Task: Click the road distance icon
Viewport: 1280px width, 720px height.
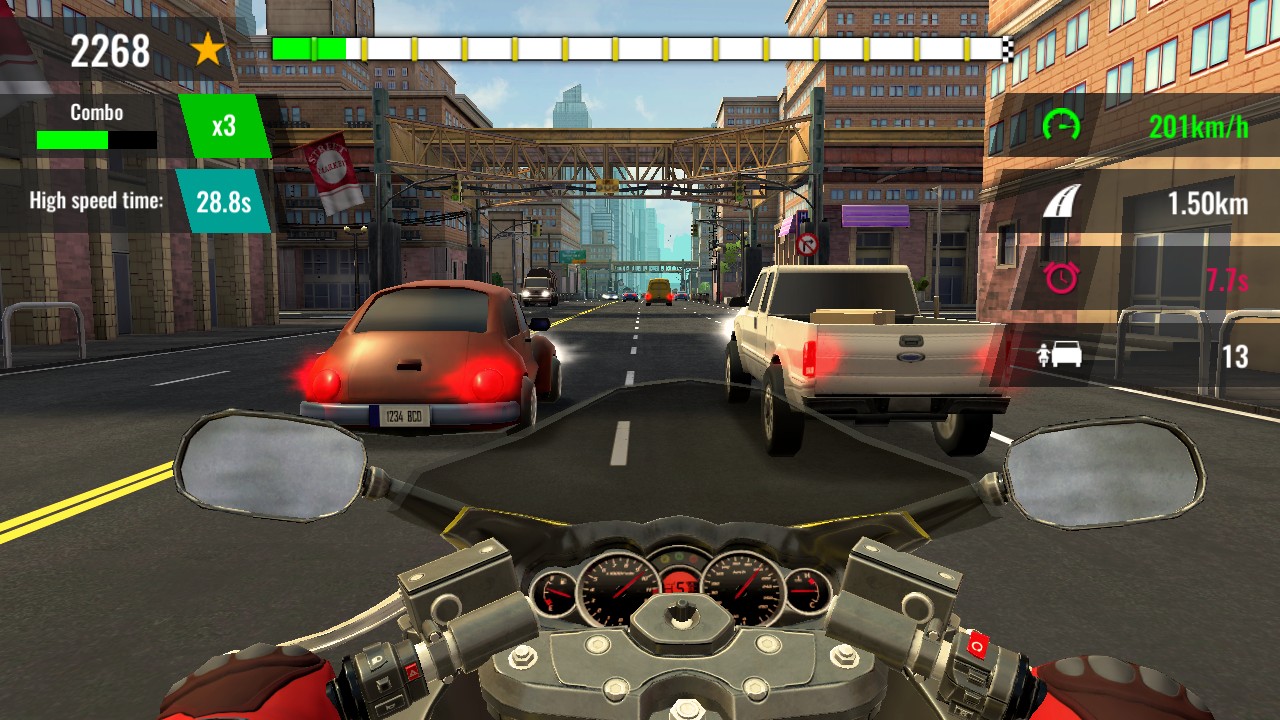Action: tap(1062, 199)
